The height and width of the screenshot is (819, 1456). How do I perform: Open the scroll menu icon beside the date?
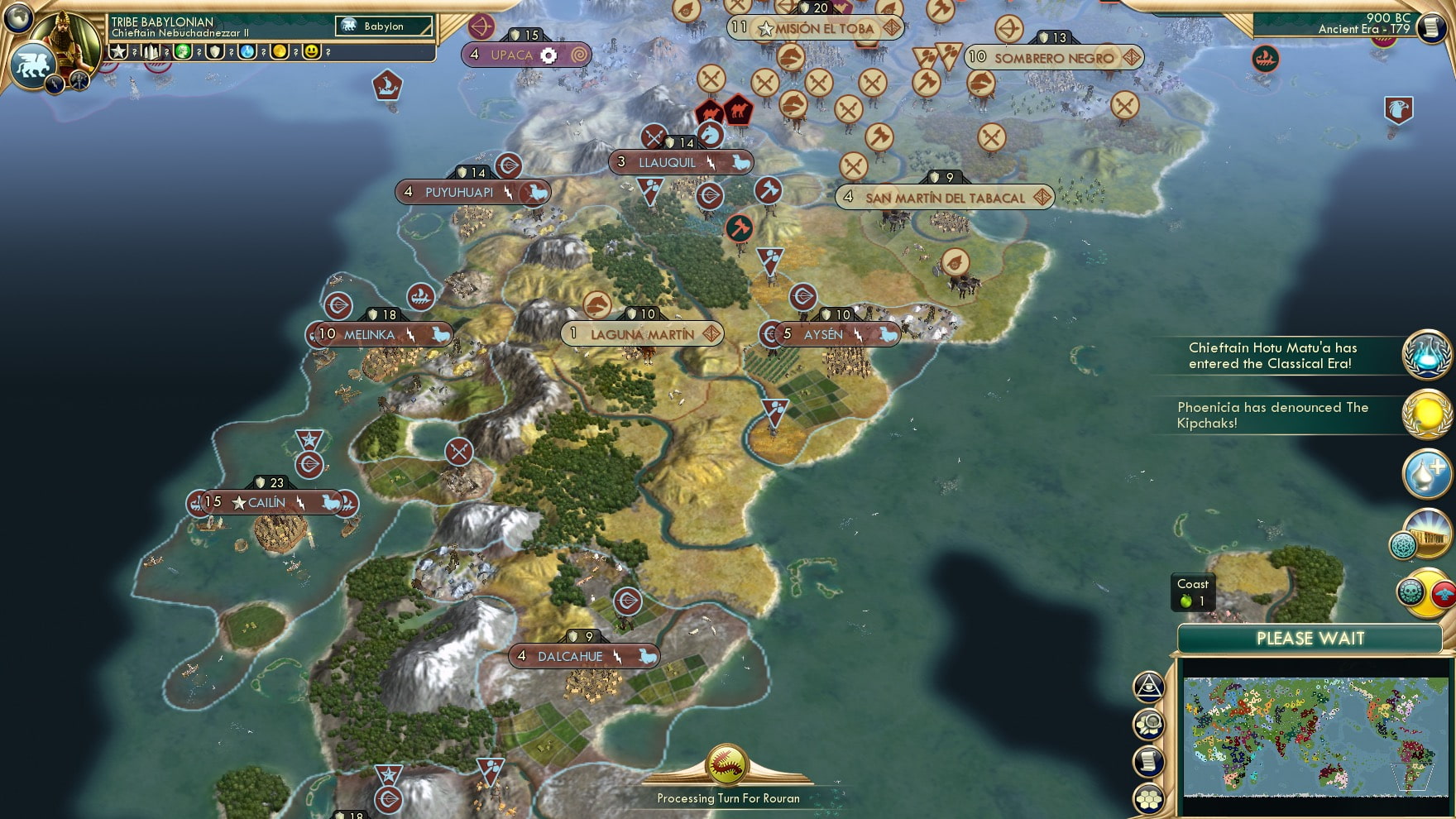coord(1432,26)
